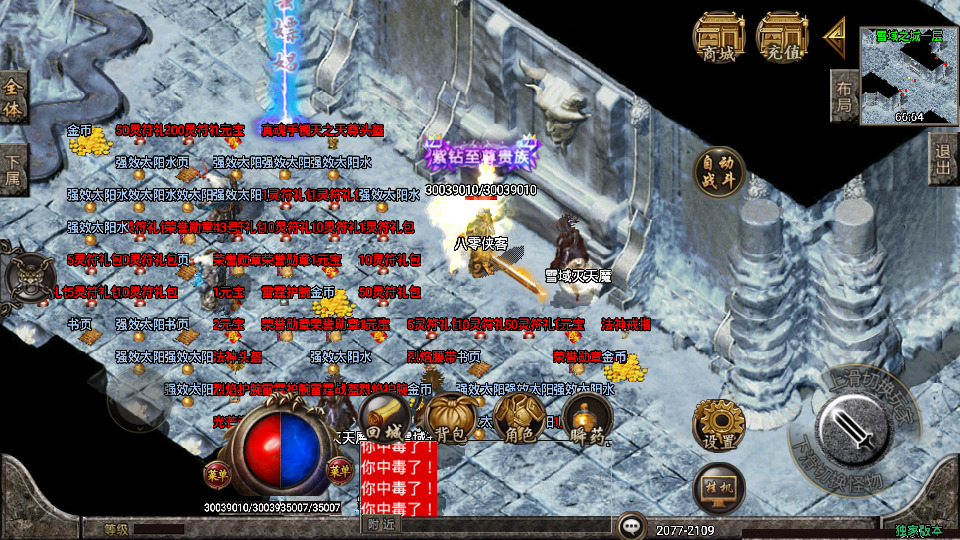
Task: Click the 布局 layout tab
Action: [845, 96]
